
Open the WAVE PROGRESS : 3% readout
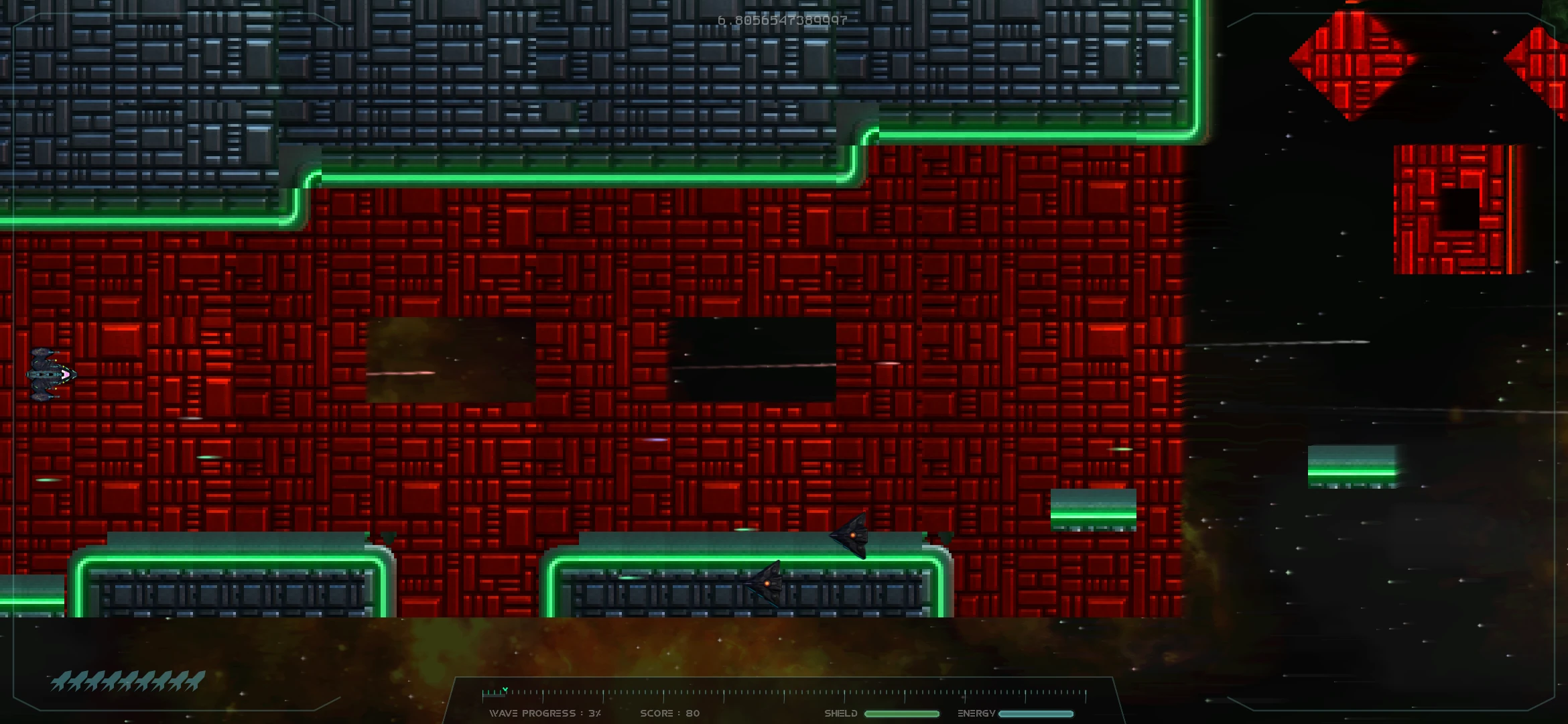tap(546, 714)
